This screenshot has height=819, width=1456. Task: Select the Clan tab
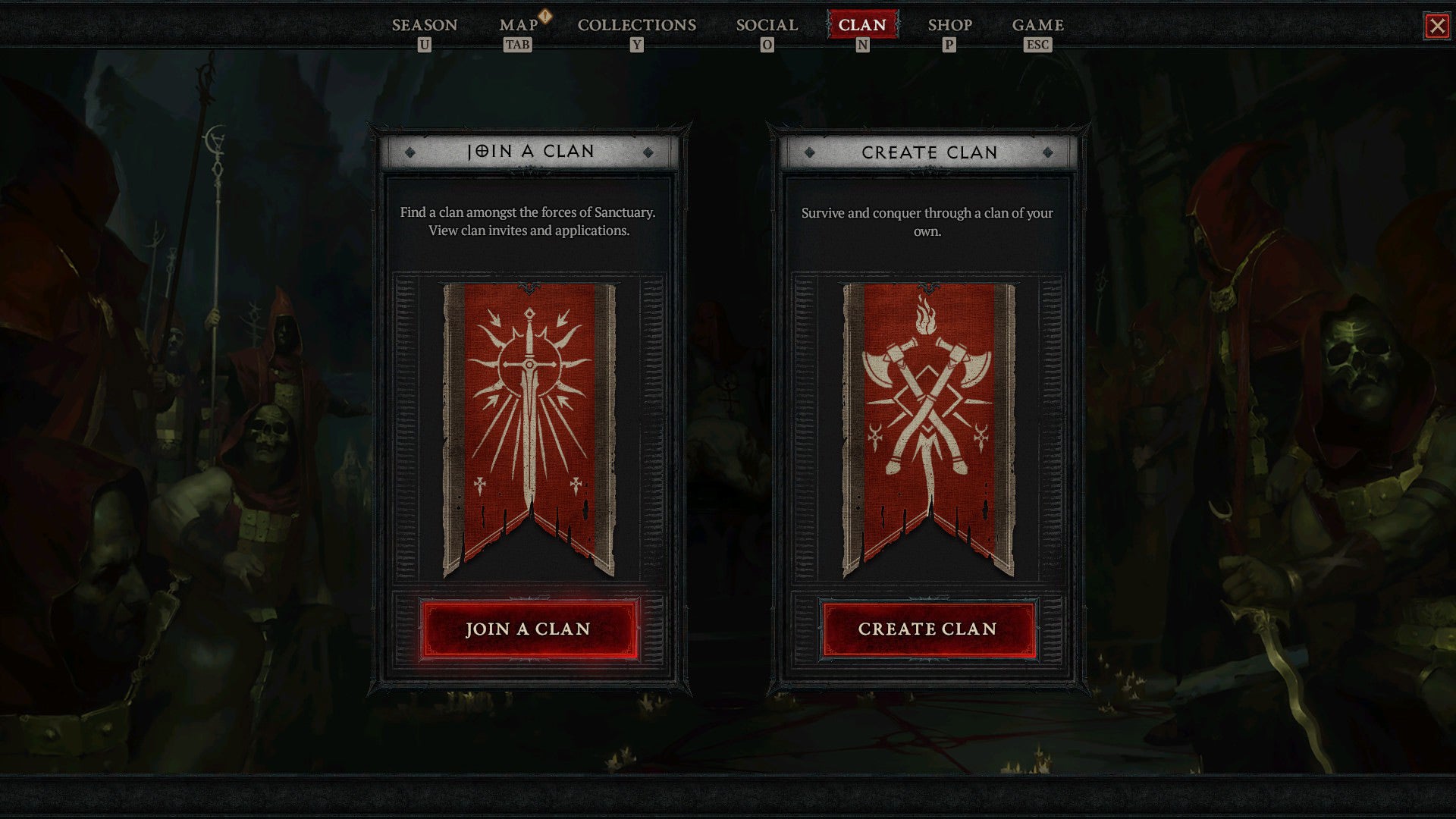(862, 25)
